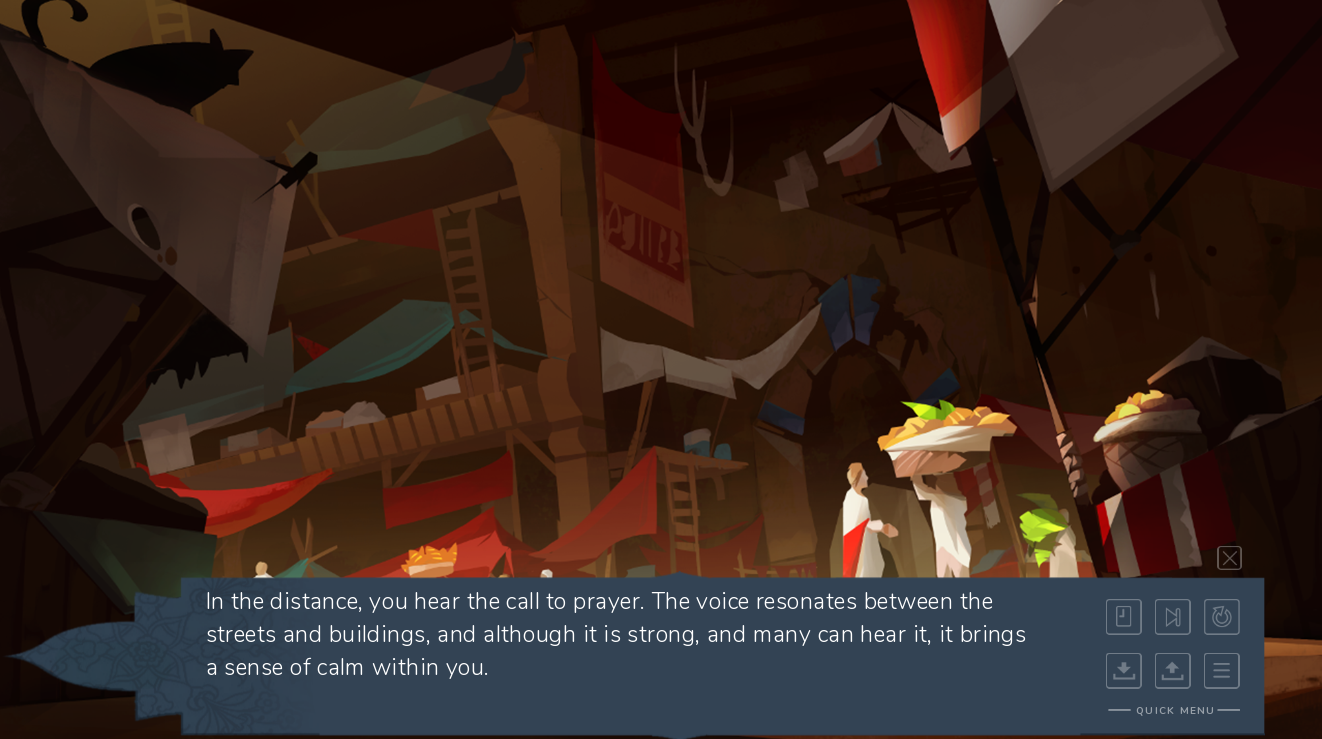The height and width of the screenshot is (739, 1322).
Task: Open the three-line menu icon
Action: tap(1221, 671)
